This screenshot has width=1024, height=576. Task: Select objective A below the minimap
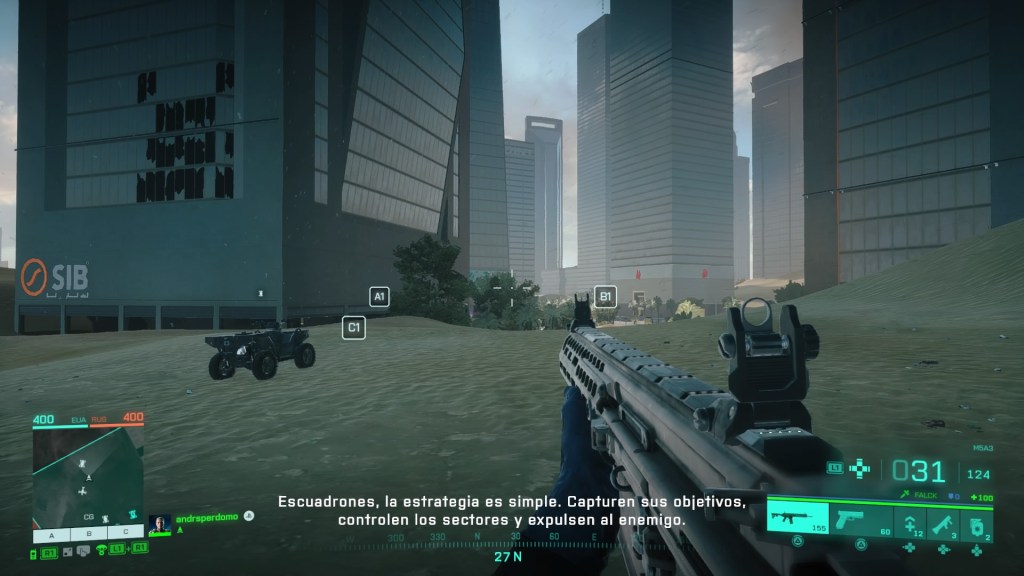click(x=51, y=533)
